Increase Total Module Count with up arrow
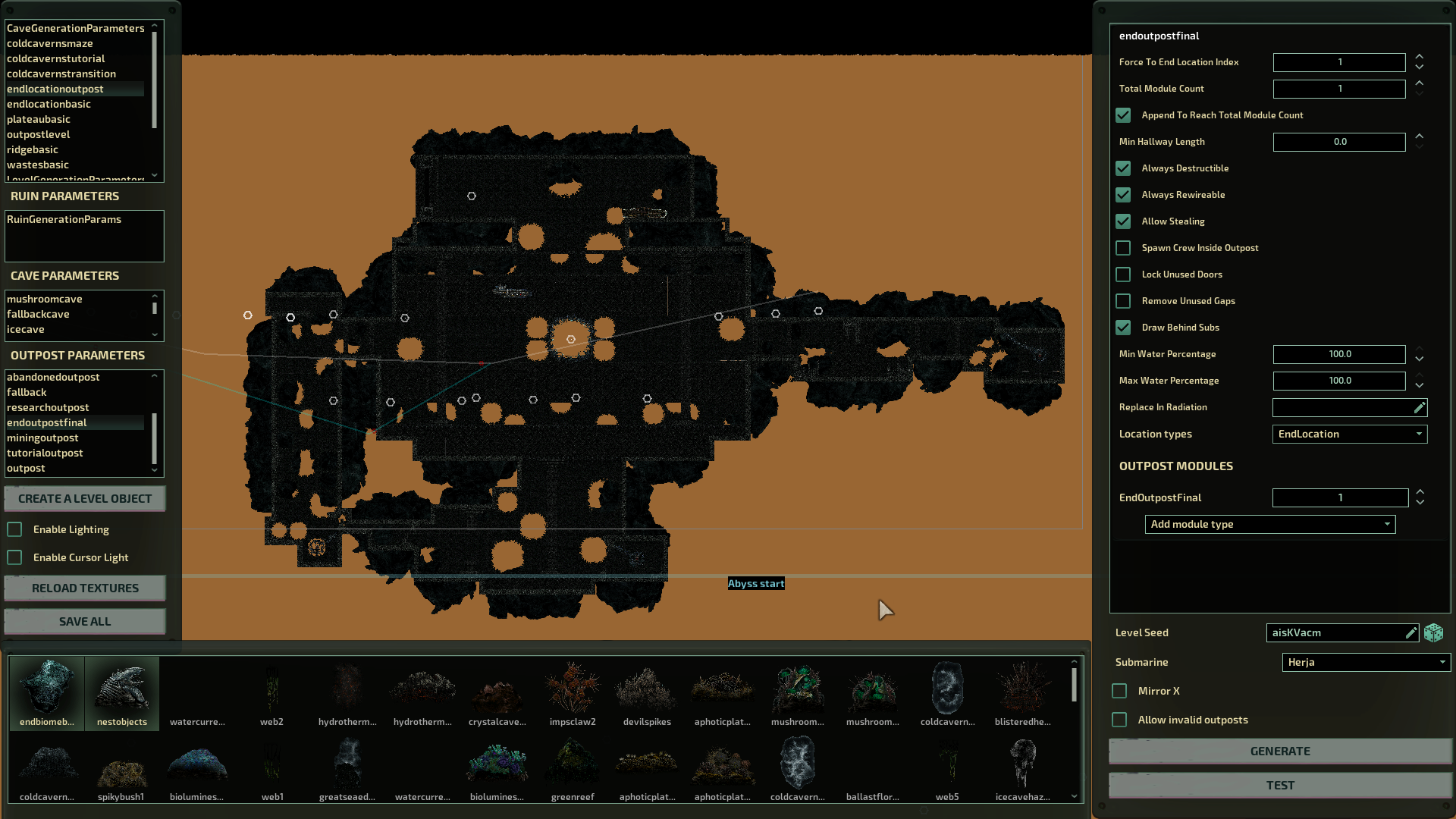Screen dimensions: 1456x819 pyautogui.click(x=1420, y=85)
